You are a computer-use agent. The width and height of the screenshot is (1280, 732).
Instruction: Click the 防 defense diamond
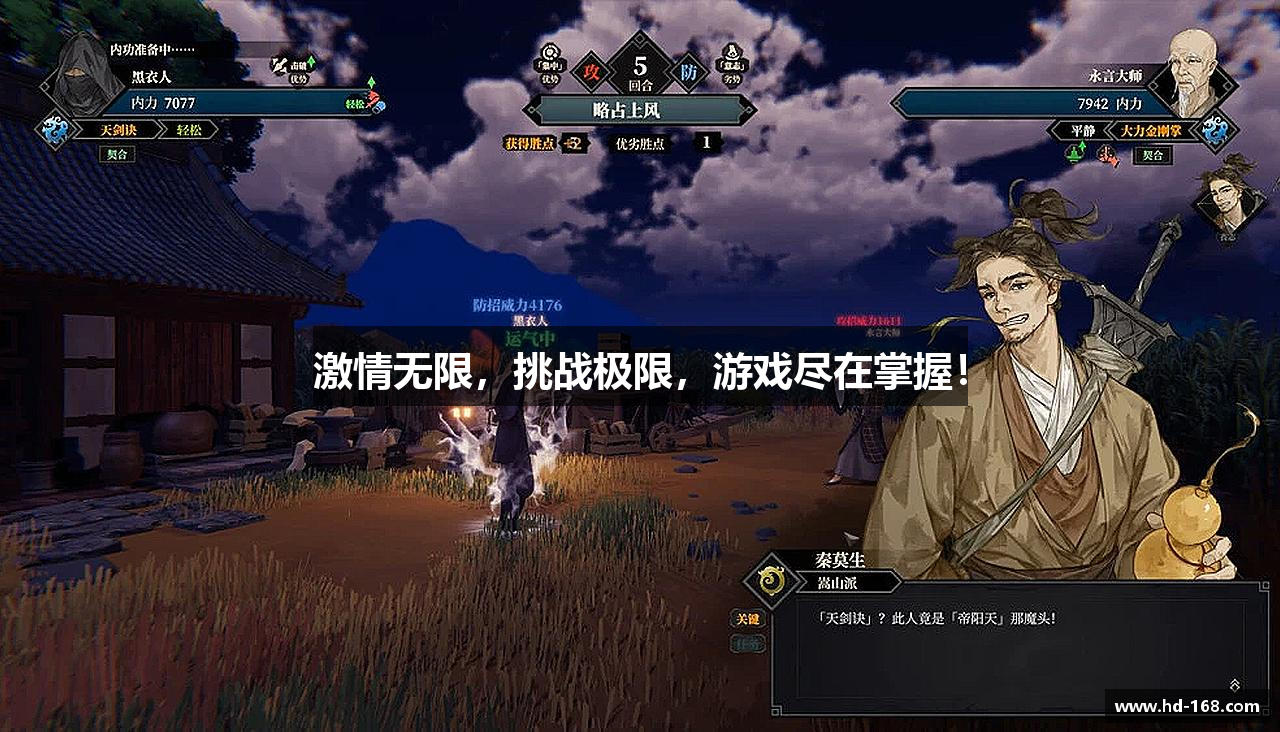pos(689,72)
